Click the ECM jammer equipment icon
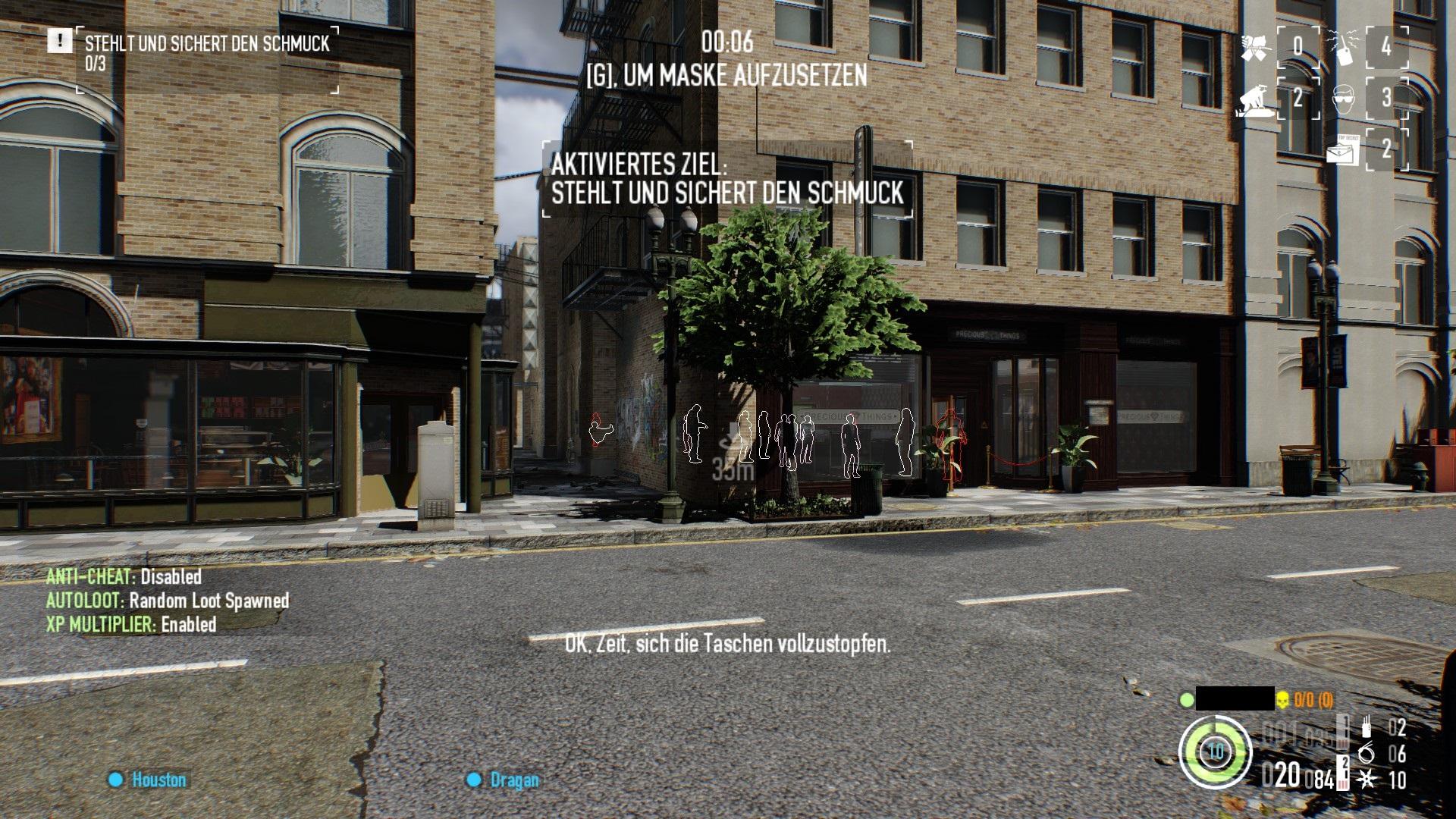Screen dimensions: 1456x819 1367,728
